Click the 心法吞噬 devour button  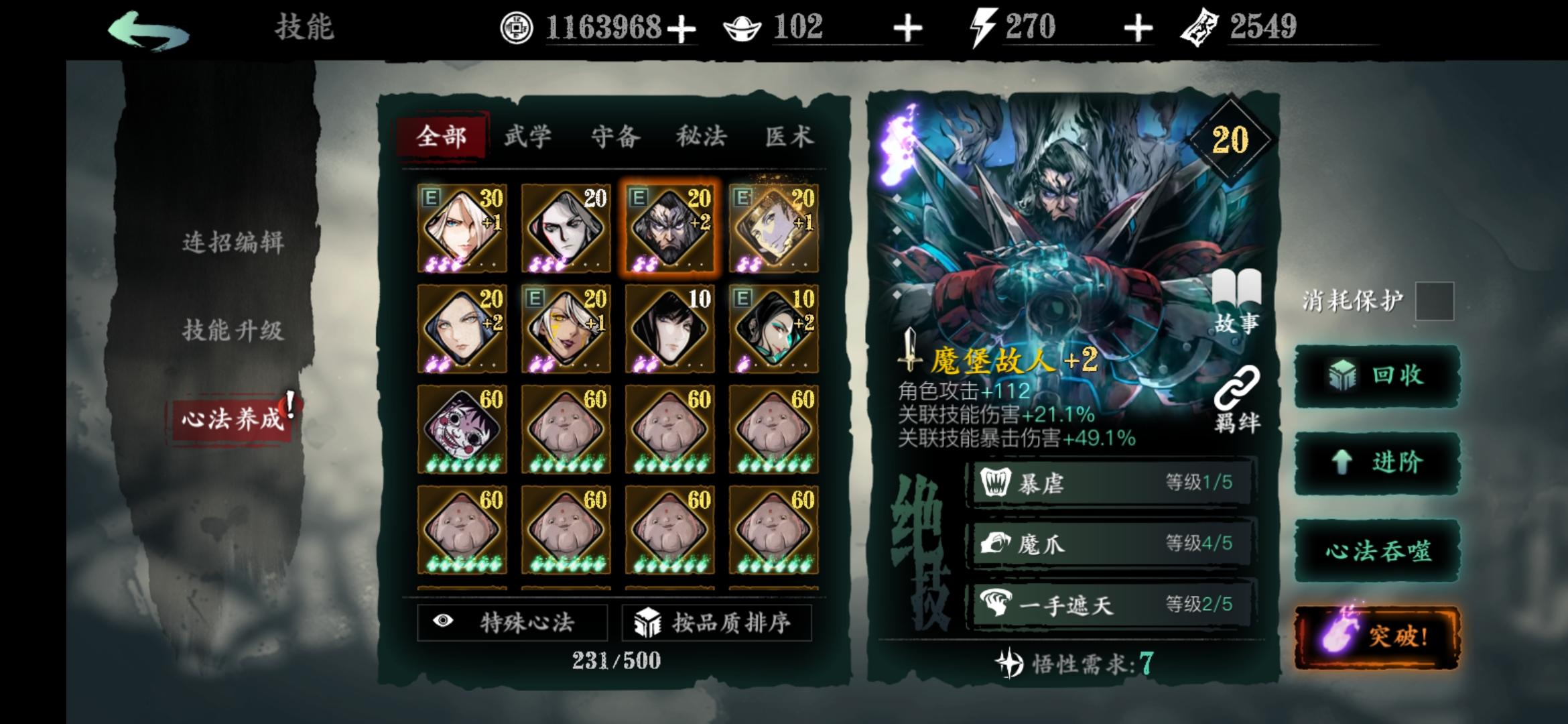pyautogui.click(x=1379, y=552)
